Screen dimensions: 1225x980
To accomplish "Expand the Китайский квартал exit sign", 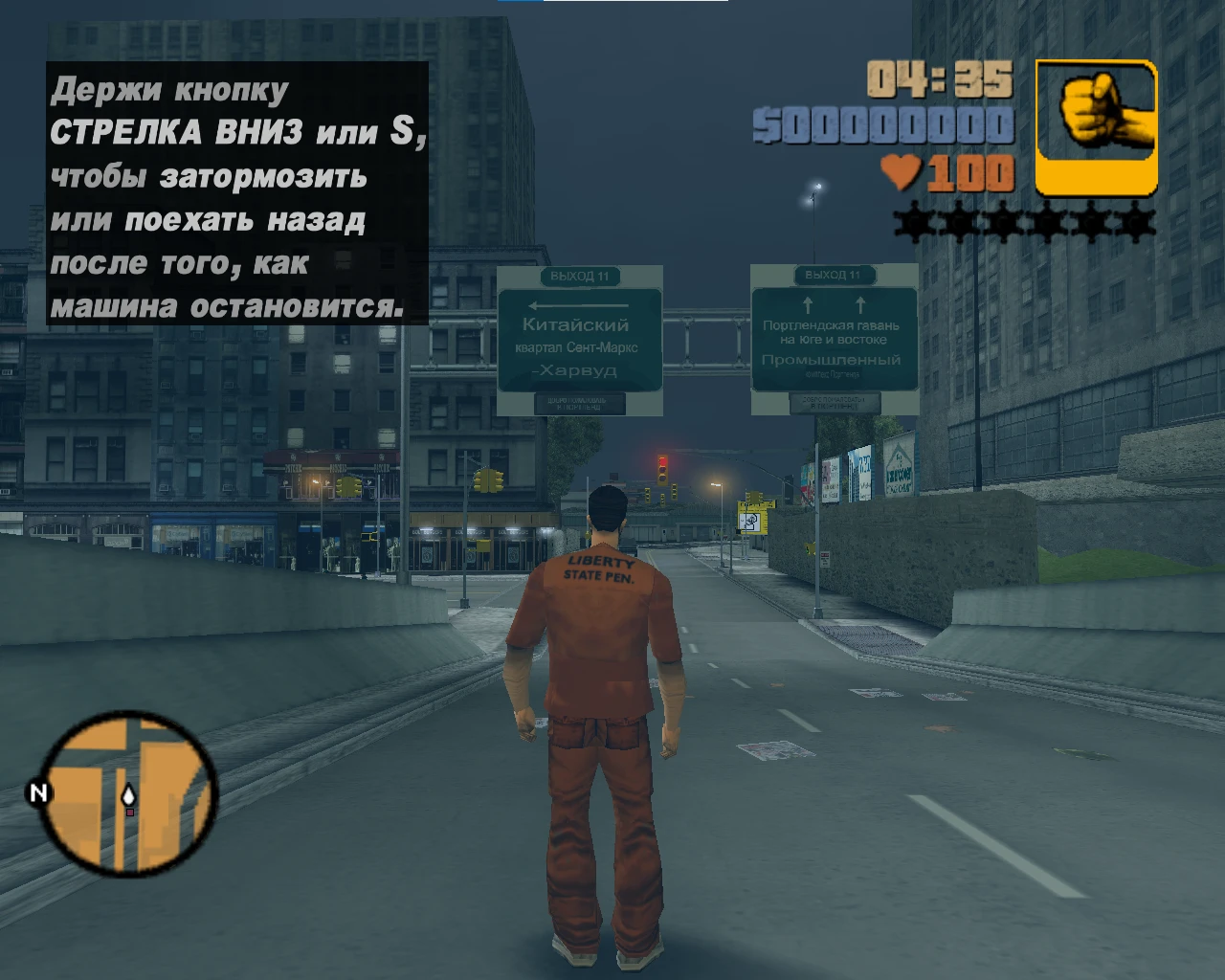I will (582, 340).
